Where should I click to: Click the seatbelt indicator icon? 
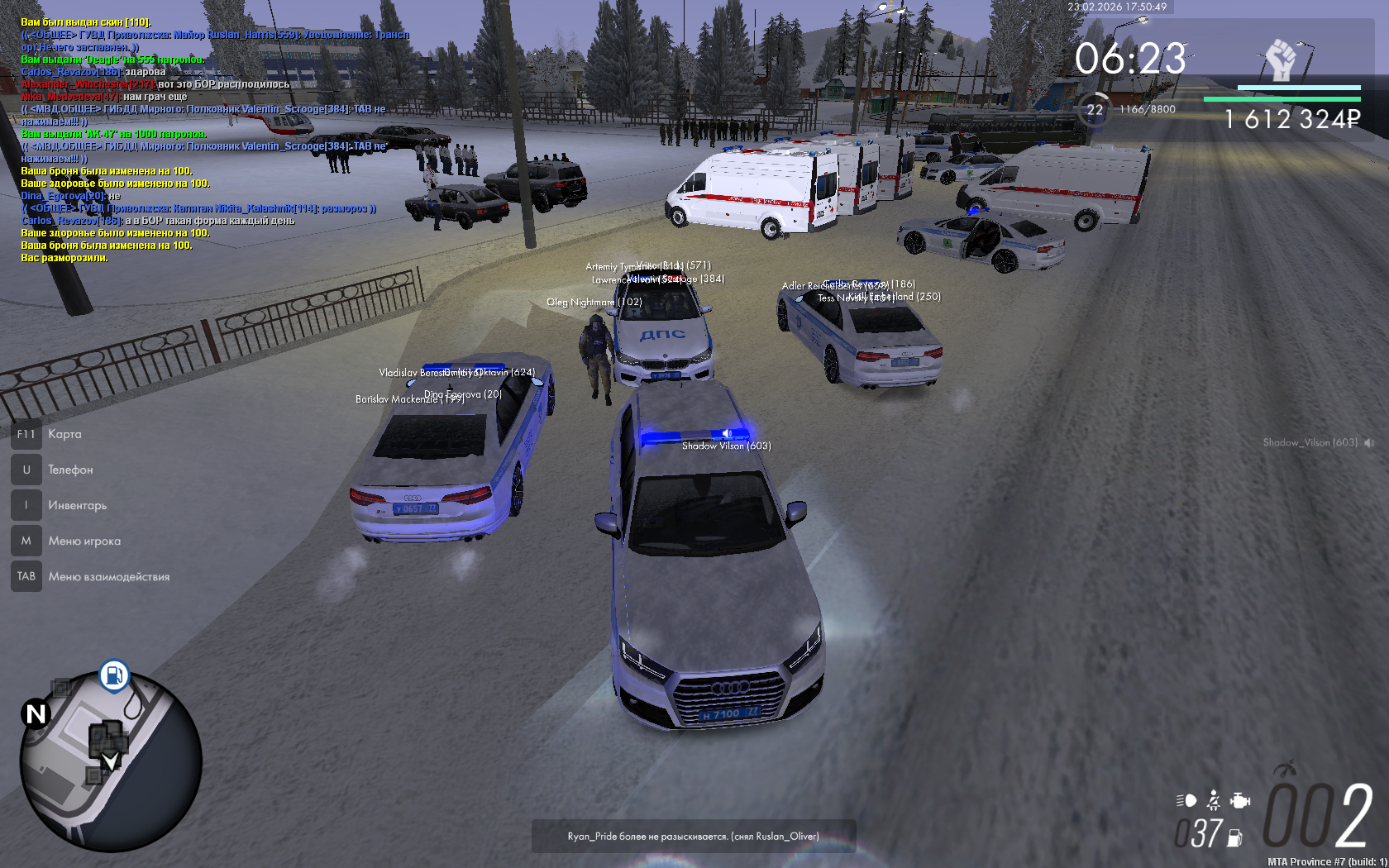coord(1213,800)
